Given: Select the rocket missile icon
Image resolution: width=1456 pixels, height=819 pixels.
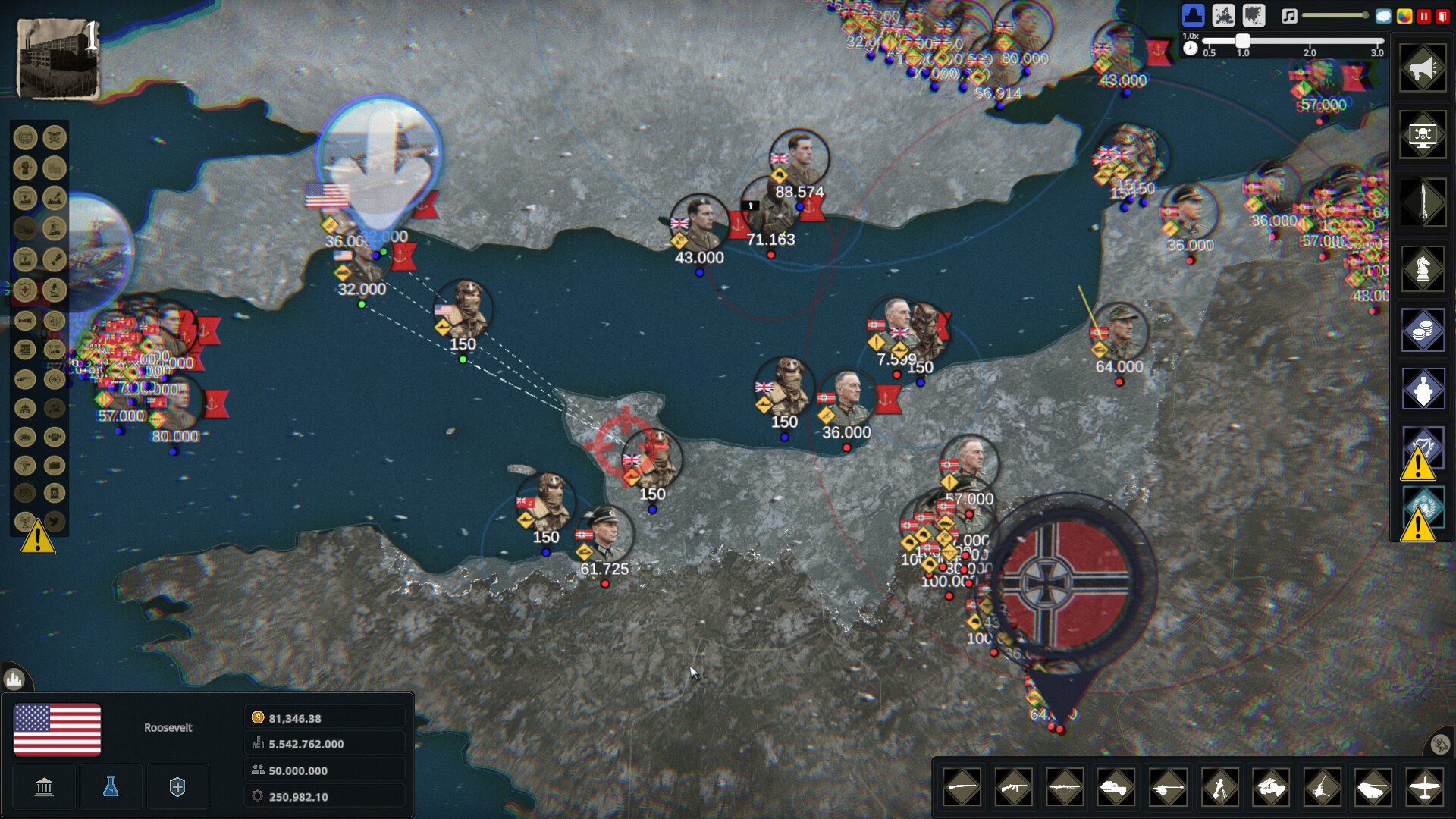Looking at the screenshot, I should pyautogui.click(x=1423, y=202).
